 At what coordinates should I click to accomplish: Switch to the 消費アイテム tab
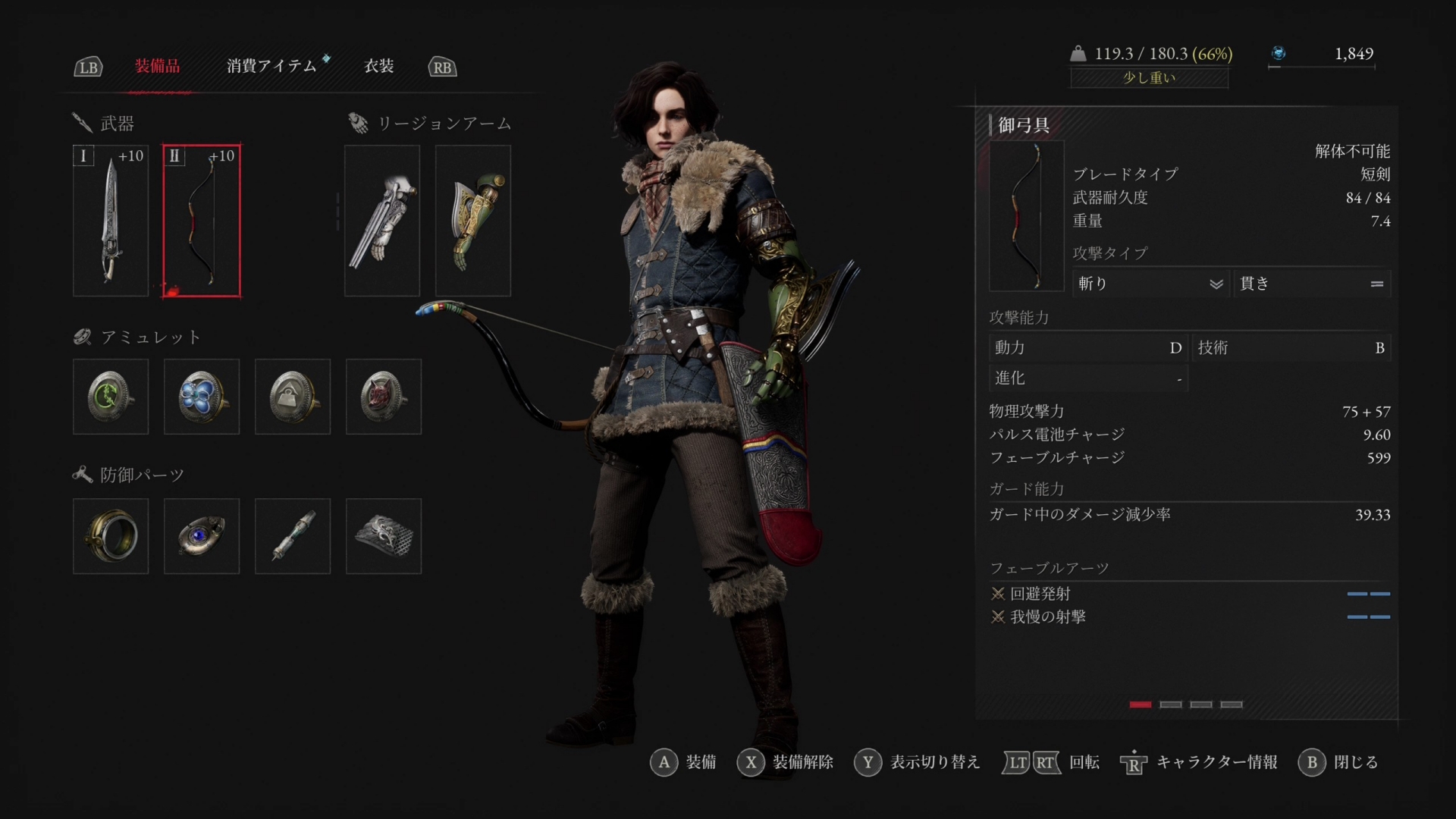(x=273, y=67)
